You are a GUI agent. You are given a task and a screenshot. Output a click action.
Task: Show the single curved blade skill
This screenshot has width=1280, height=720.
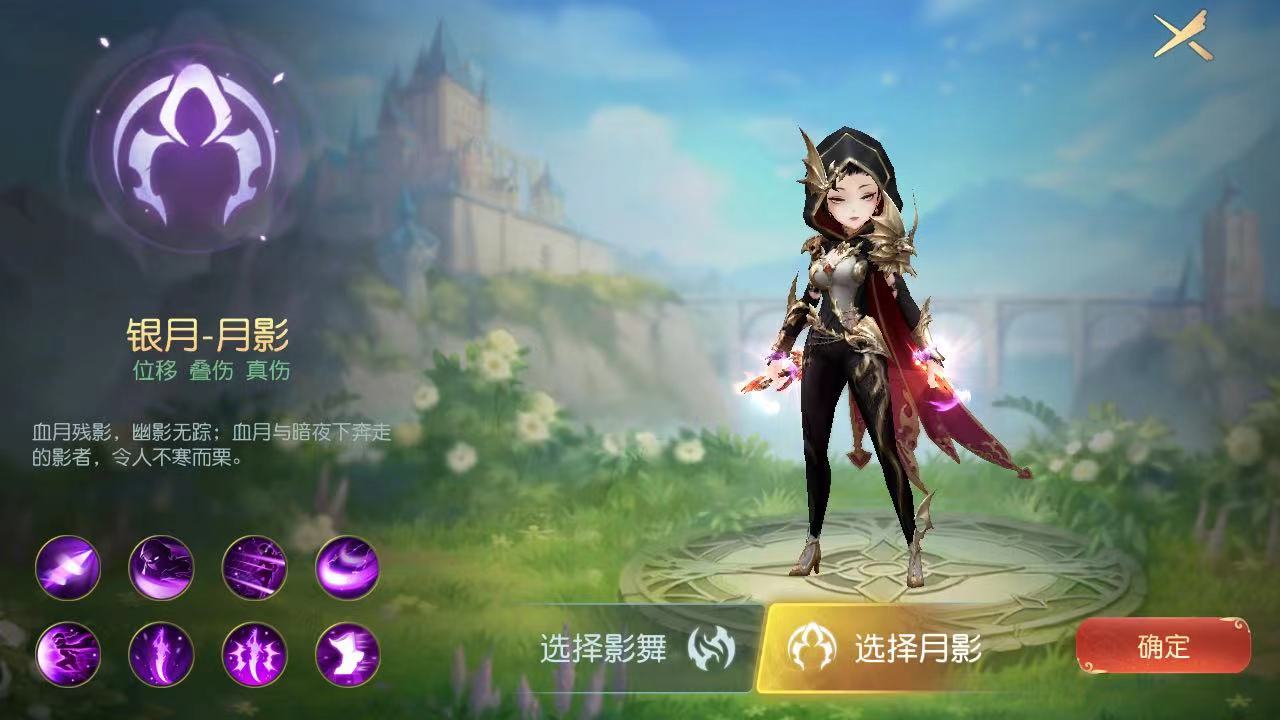[161, 655]
